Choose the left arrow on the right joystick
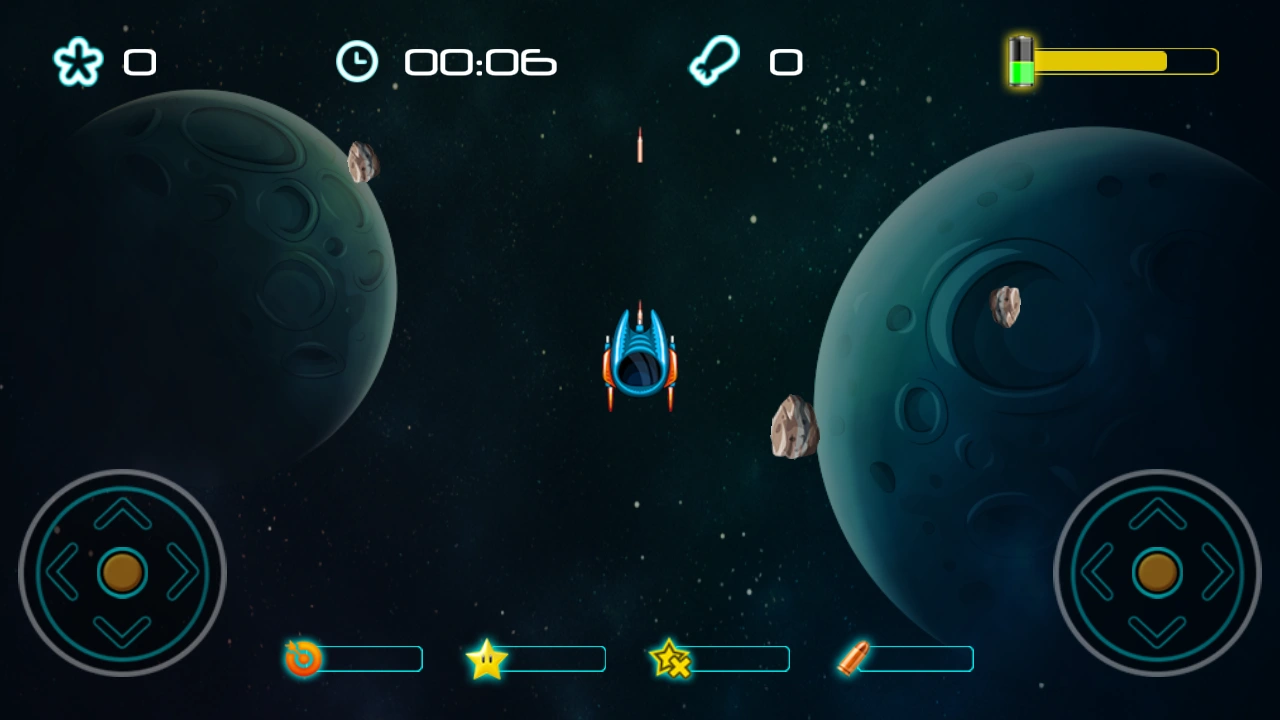Screen dimensions: 1280x720 1097,572
